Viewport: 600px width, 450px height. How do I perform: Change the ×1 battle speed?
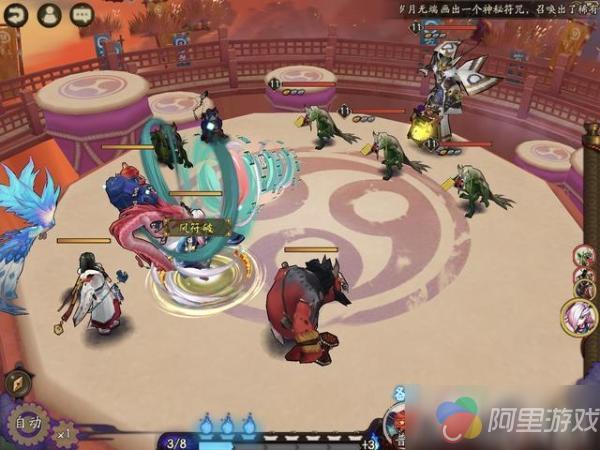pyautogui.click(x=66, y=433)
